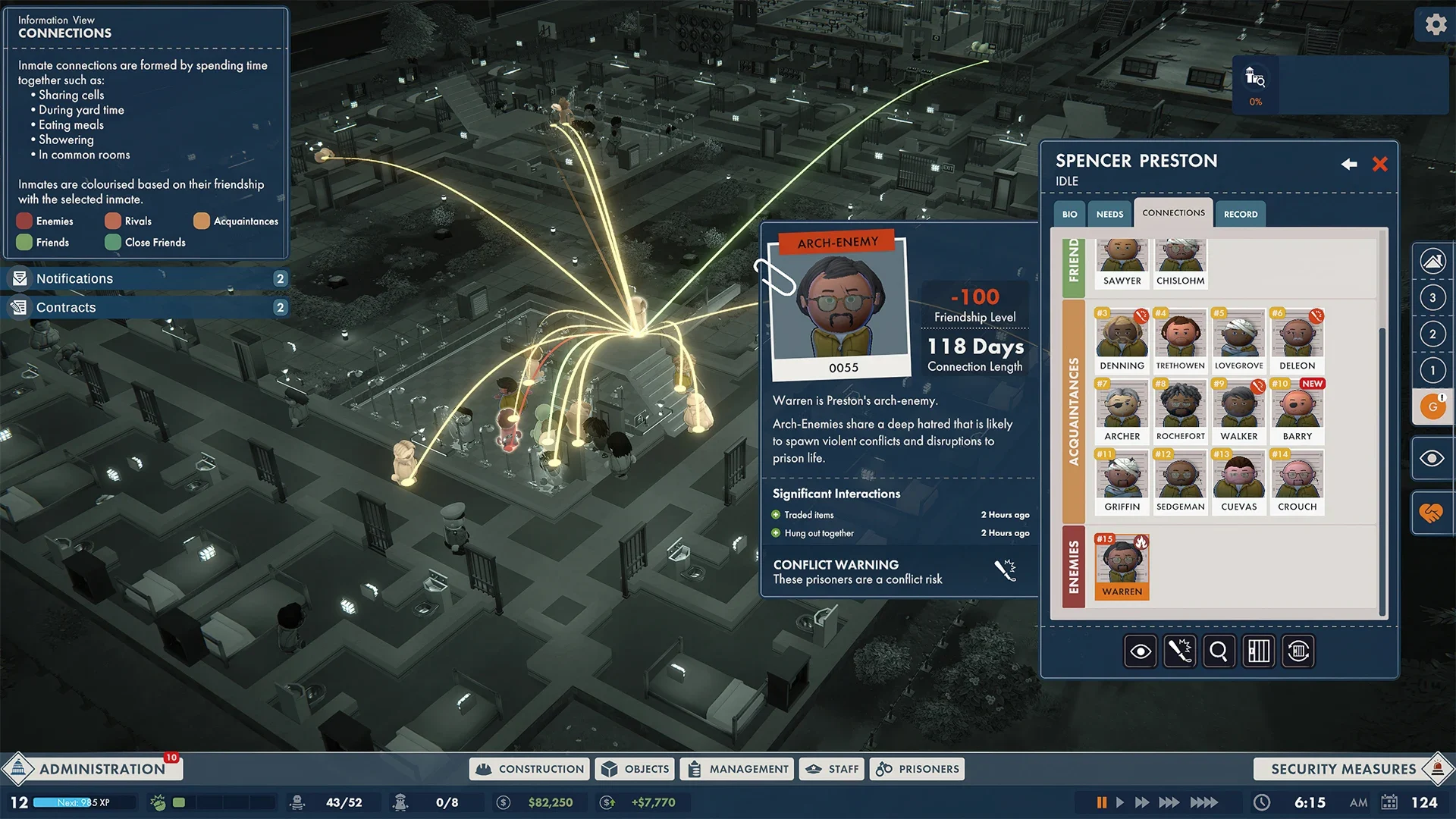The width and height of the screenshot is (1456, 819).
Task: Switch to the NEEDS tab
Action: point(1109,214)
